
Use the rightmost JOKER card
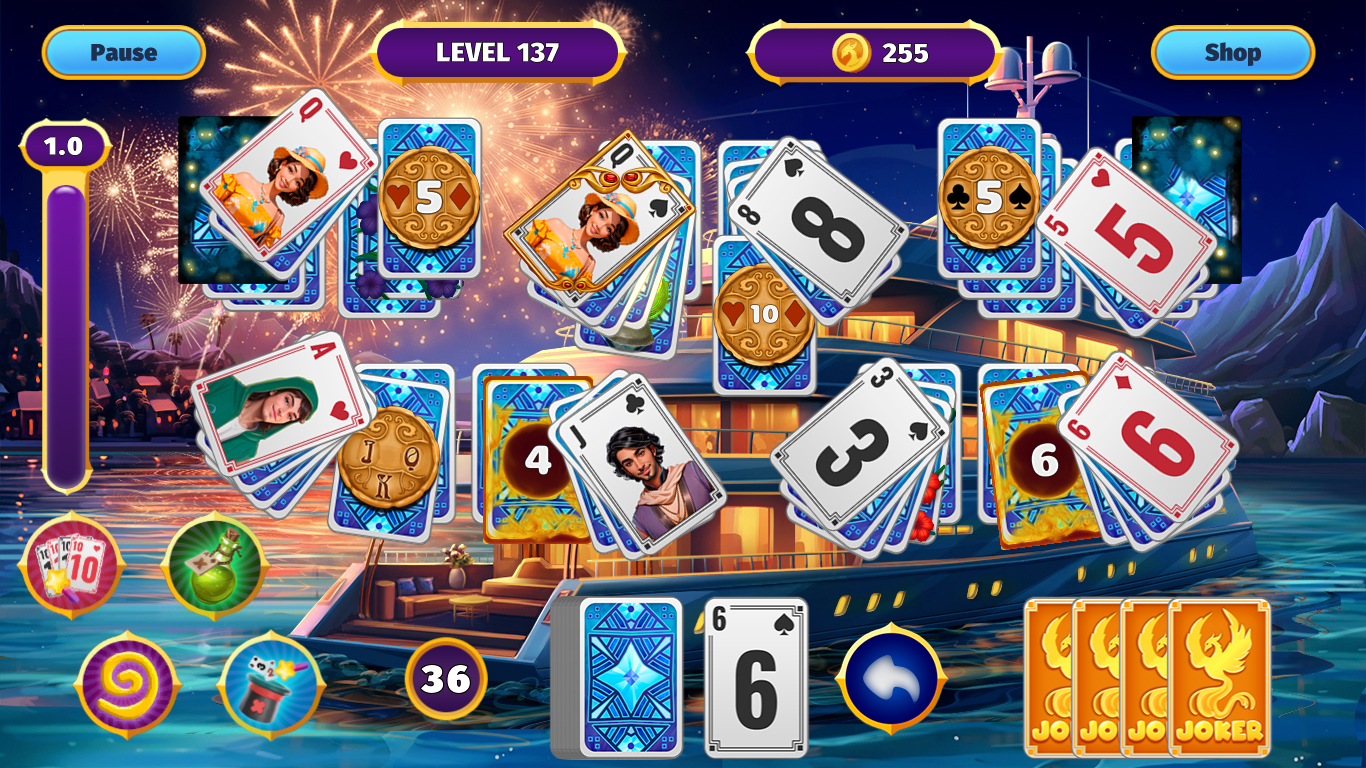[x=1218, y=676]
